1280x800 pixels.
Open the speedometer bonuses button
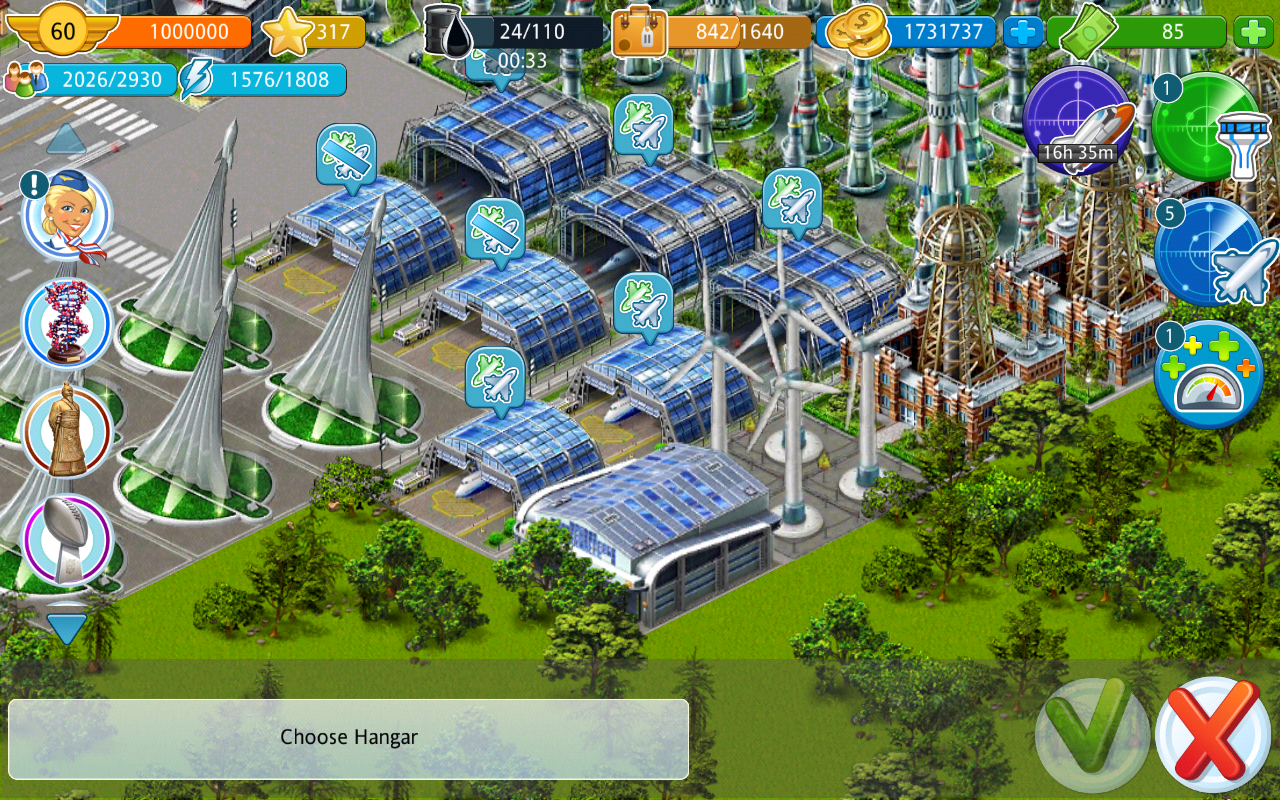pyautogui.click(x=1209, y=375)
